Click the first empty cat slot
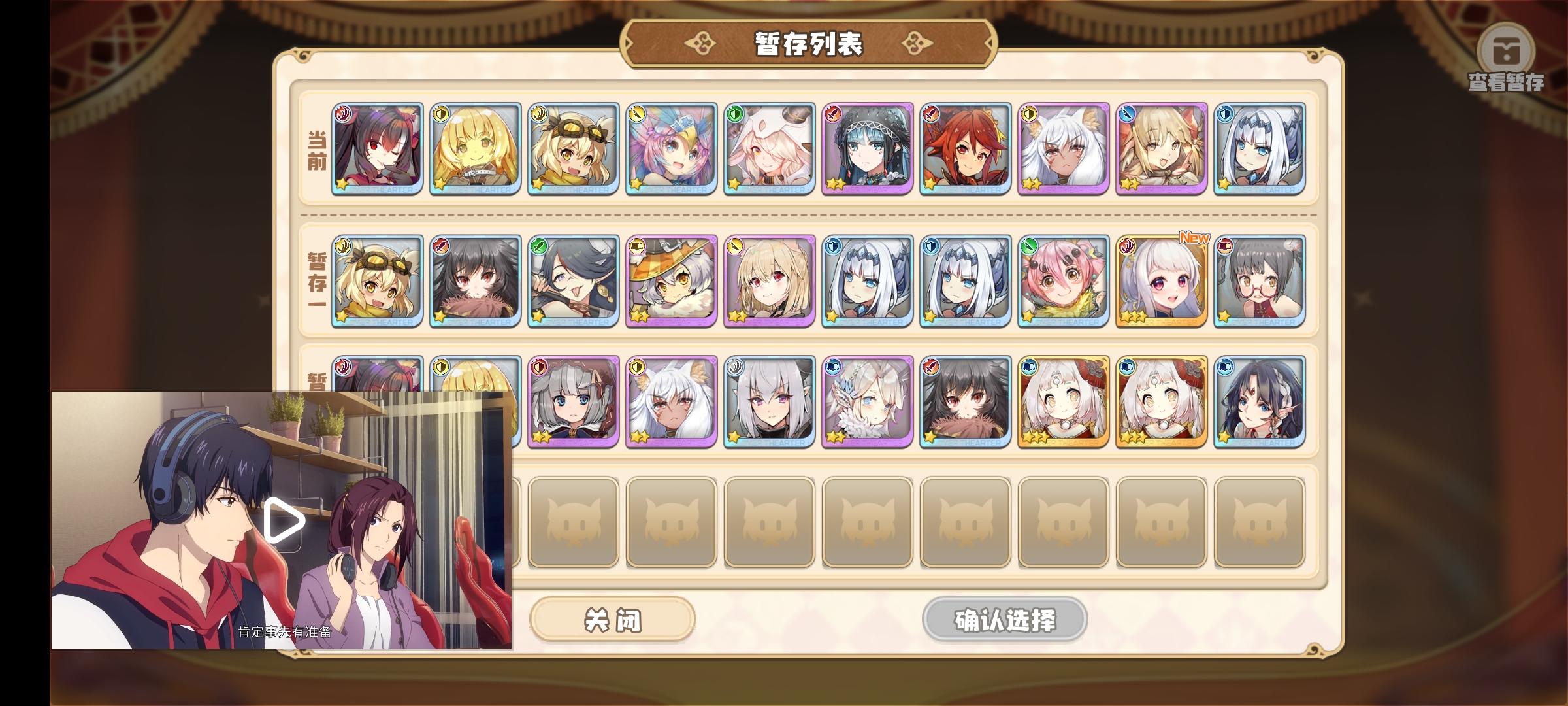 [573, 520]
